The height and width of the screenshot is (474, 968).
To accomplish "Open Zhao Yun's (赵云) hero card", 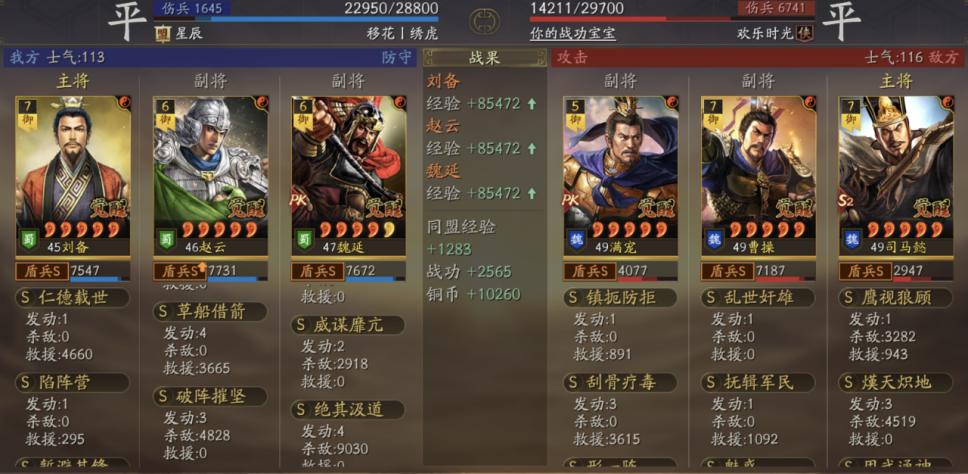I will point(210,175).
